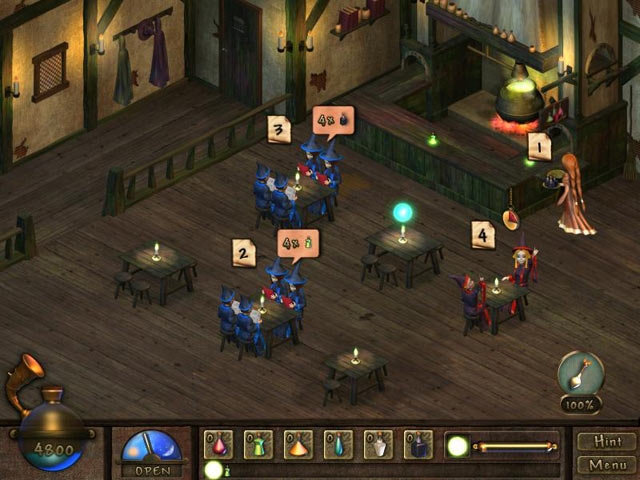Select the 4x green potion order bubble
The width and height of the screenshot is (640, 480).
[x=298, y=243]
